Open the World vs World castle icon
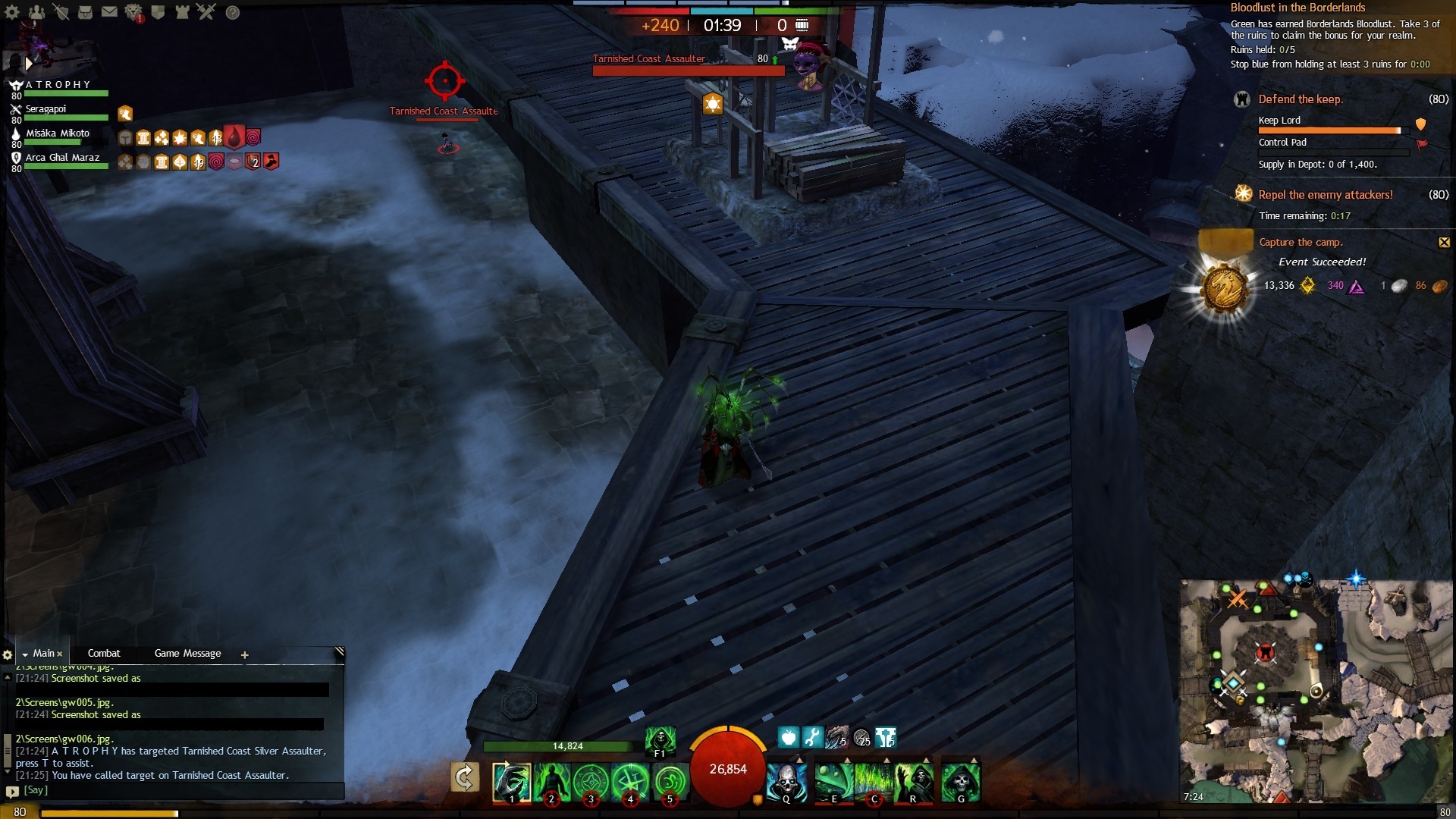Viewport: 1456px width, 819px height. pyautogui.click(x=182, y=12)
